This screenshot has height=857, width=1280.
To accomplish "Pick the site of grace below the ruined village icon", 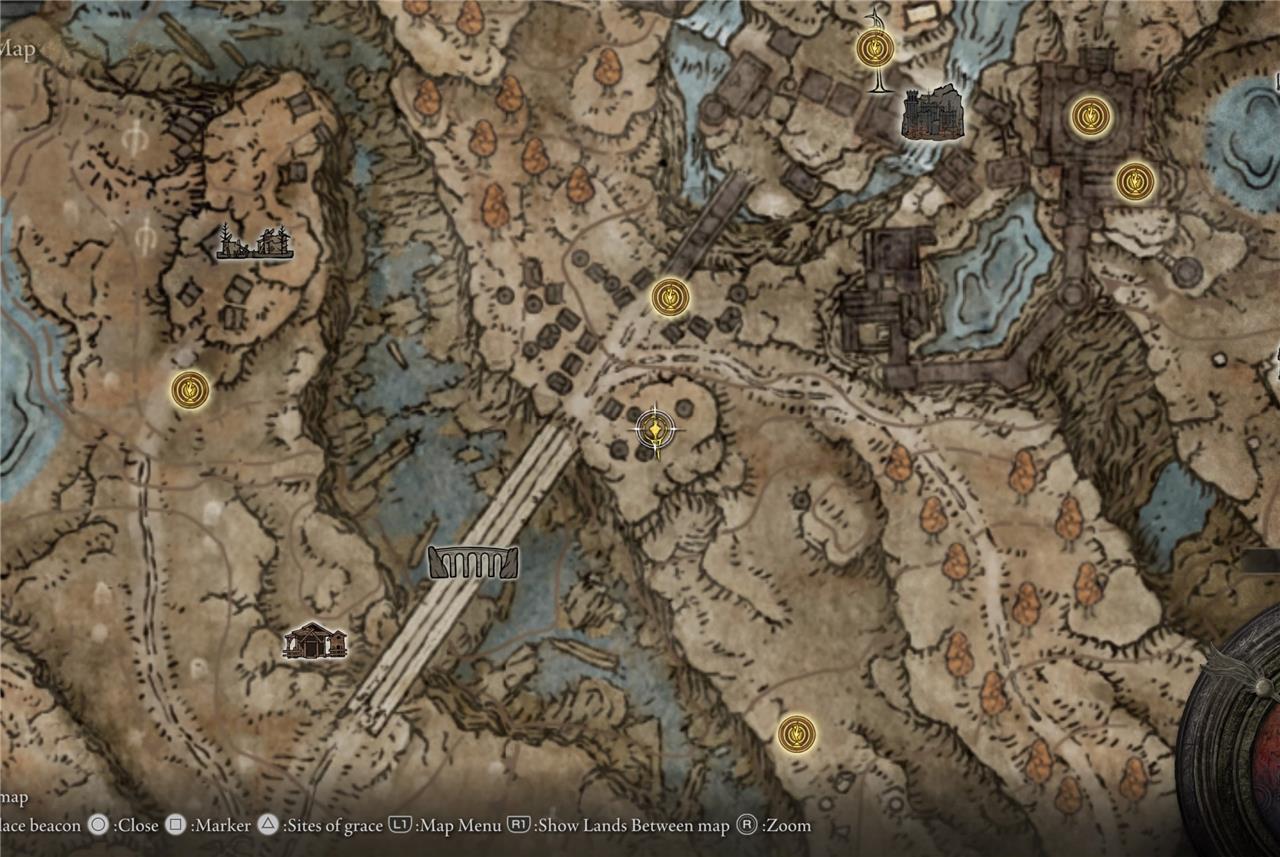I will point(190,389).
